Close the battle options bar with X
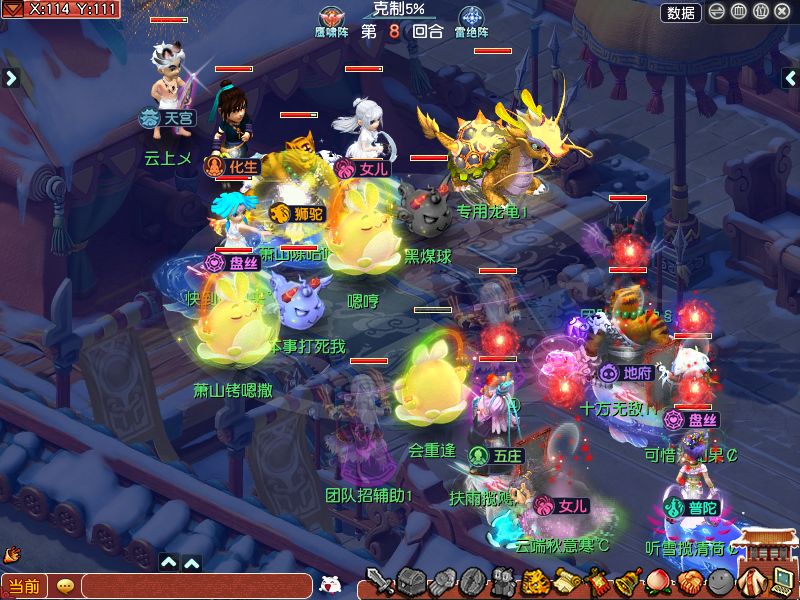This screenshot has height=600, width=800. (x=782, y=13)
